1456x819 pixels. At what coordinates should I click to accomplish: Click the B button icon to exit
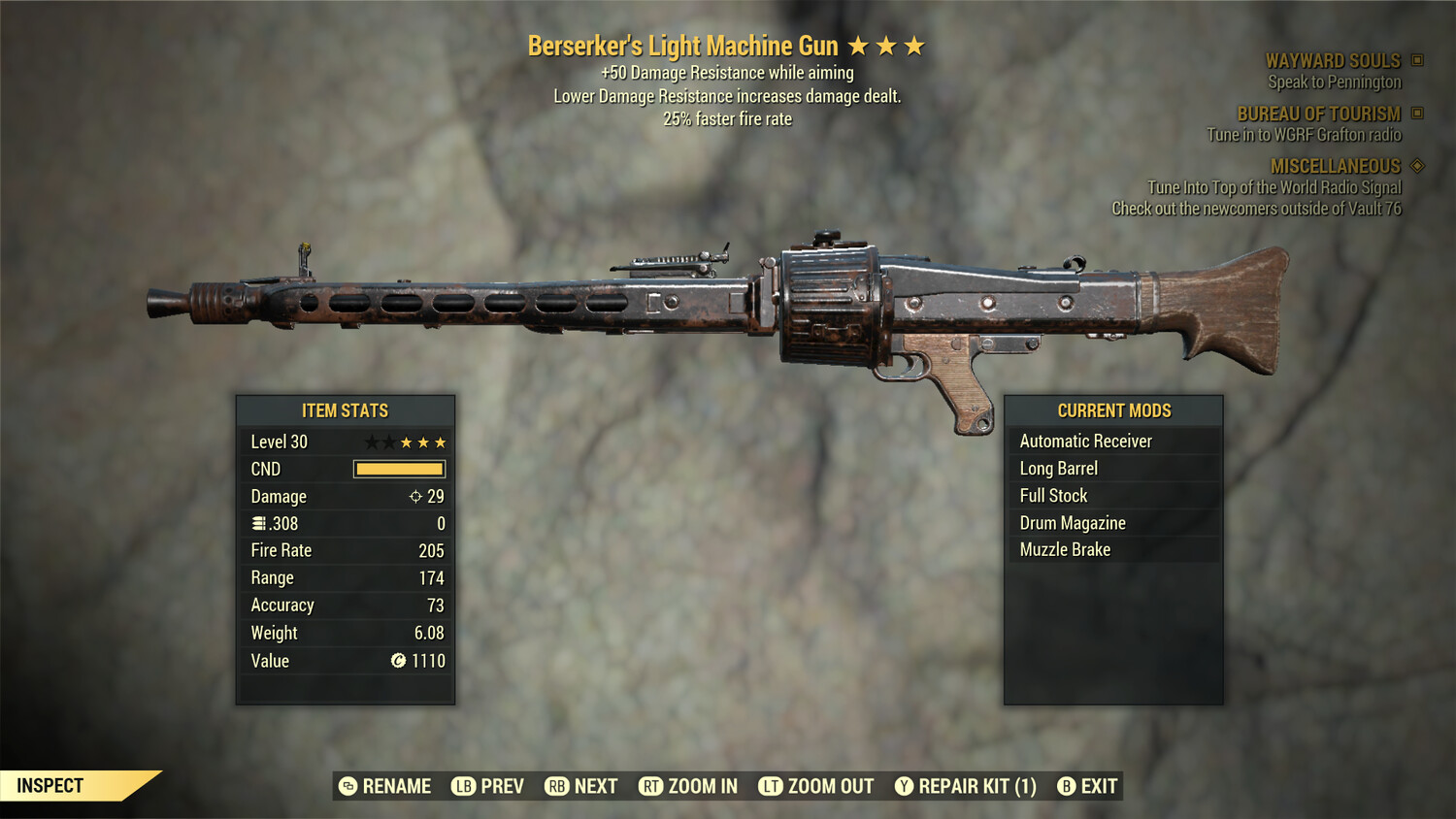click(x=1067, y=786)
